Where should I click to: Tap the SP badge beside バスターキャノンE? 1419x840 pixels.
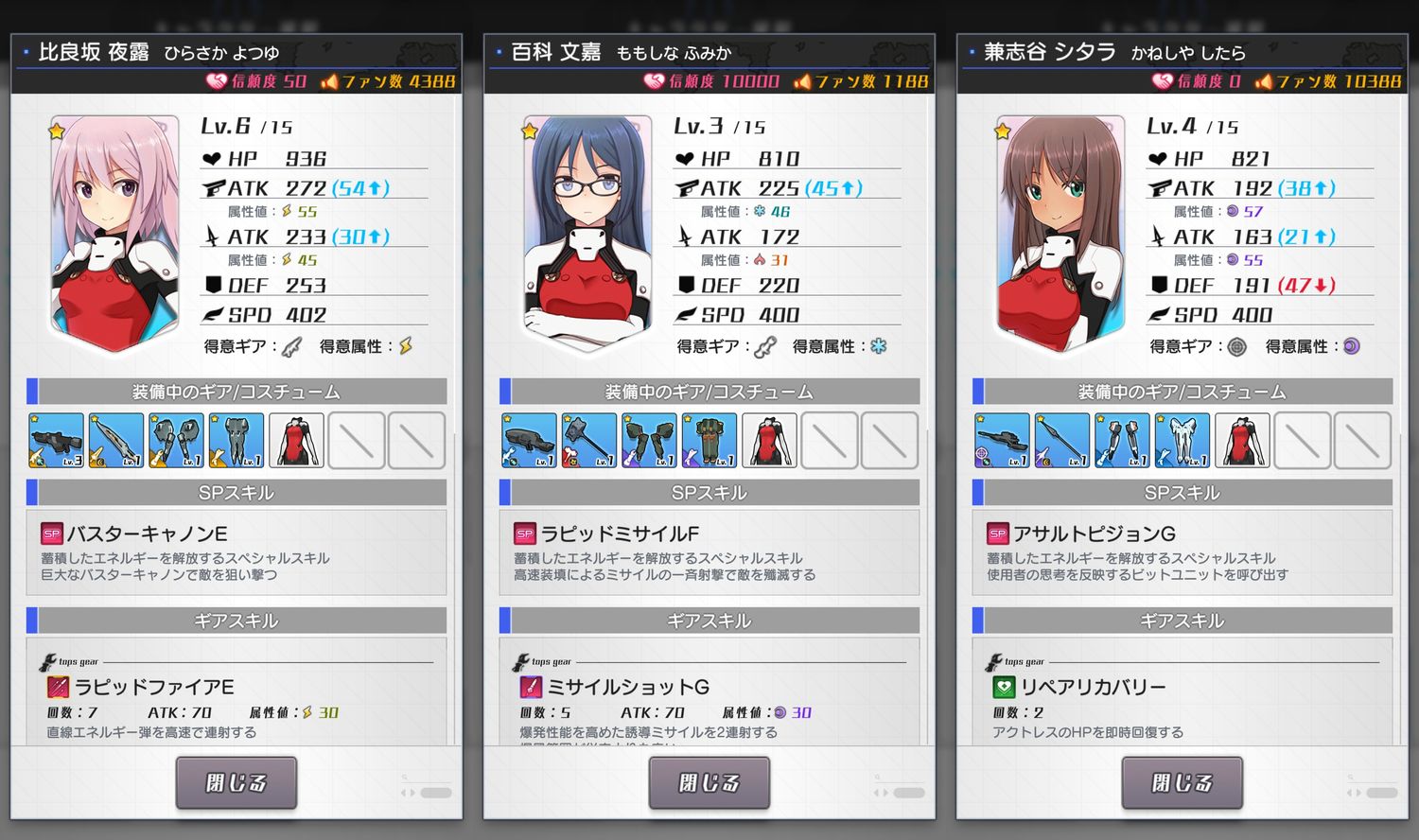[x=50, y=533]
